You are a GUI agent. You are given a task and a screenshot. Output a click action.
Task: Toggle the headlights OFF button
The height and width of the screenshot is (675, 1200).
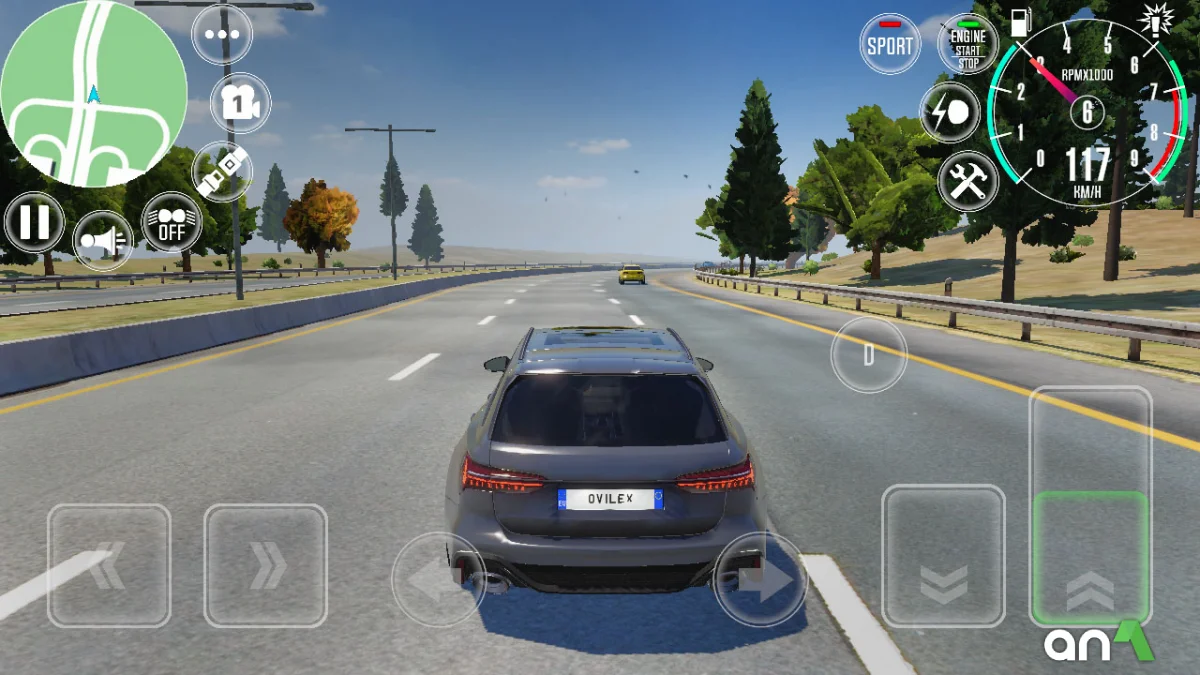[x=172, y=222]
